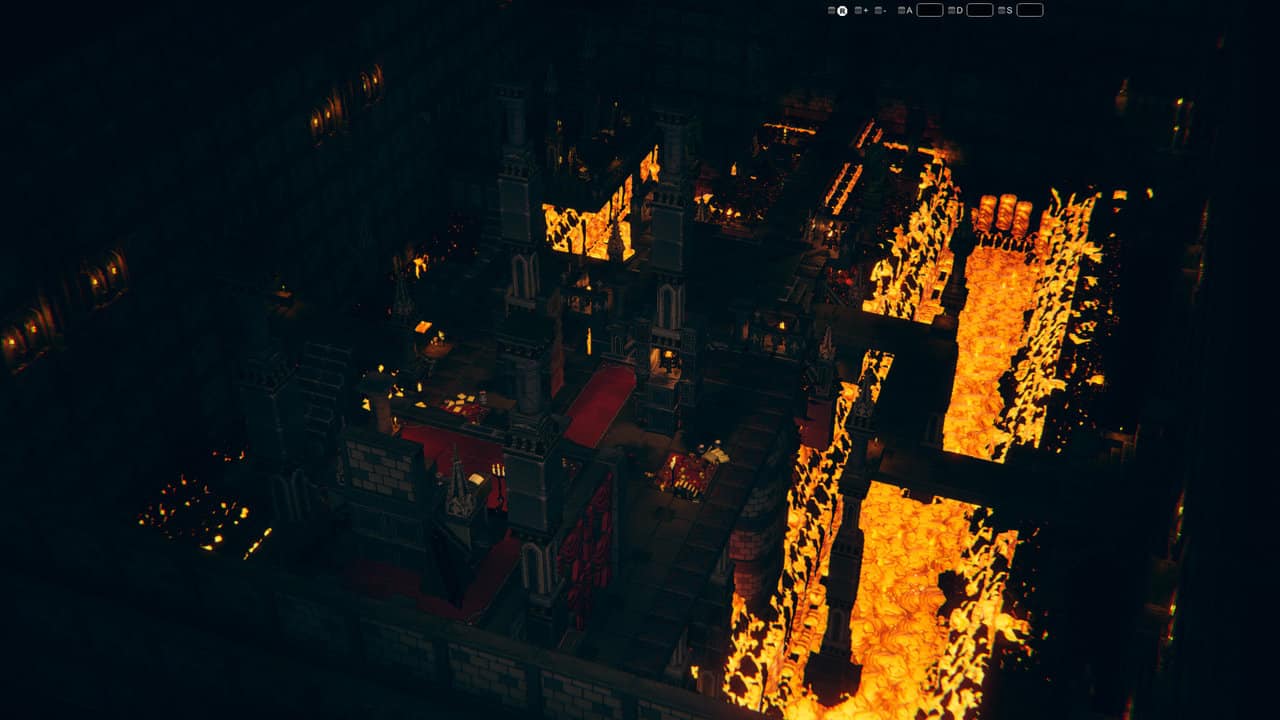This screenshot has height=720, width=1280.
Task: Click the value box next to the D label
Action: point(980,10)
